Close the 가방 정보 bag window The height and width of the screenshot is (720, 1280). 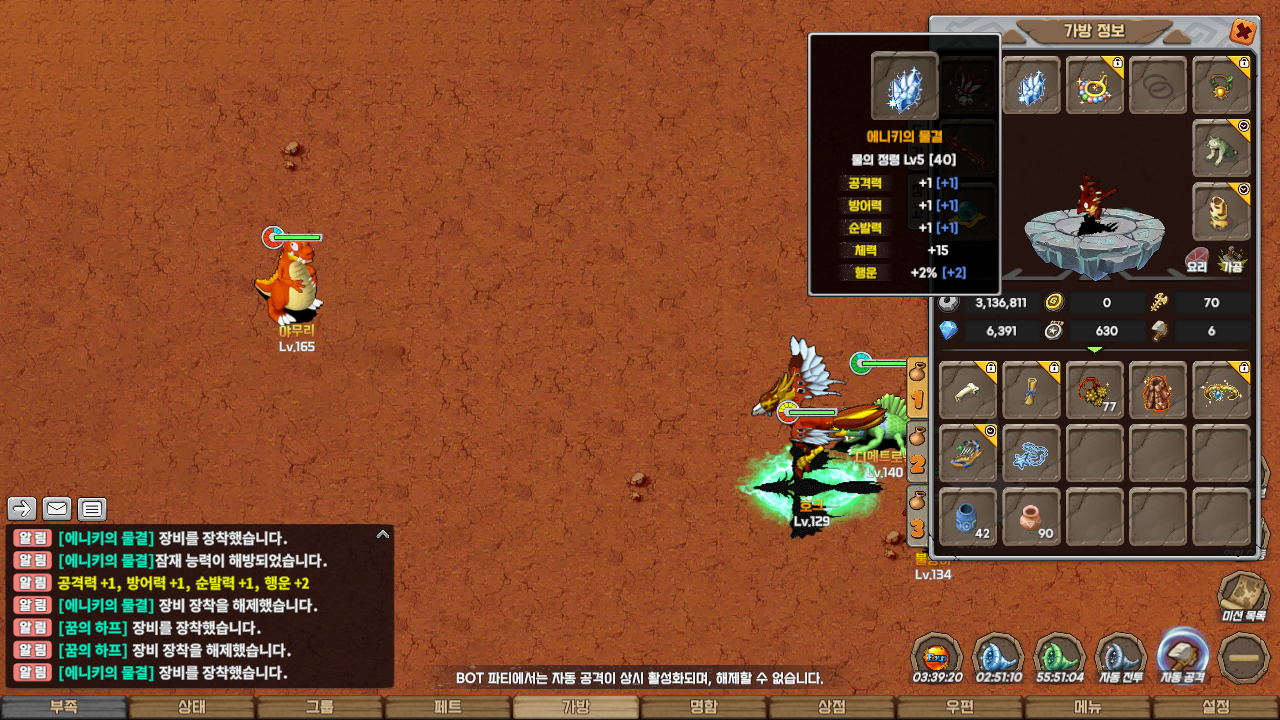point(1242,32)
